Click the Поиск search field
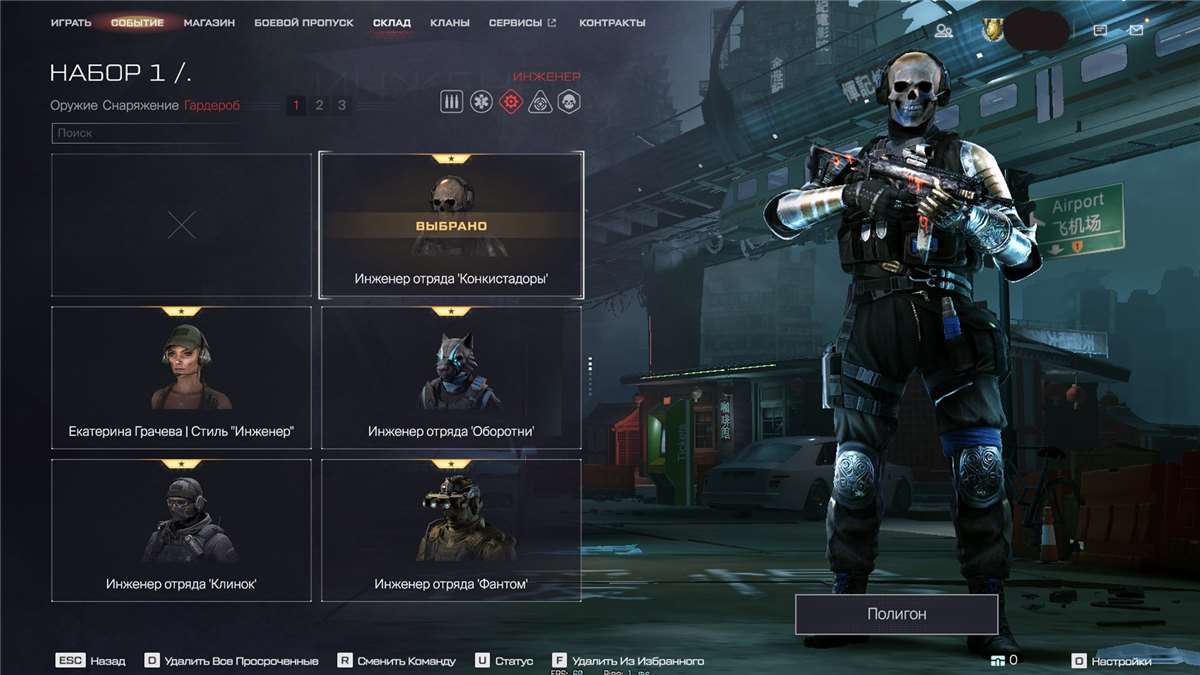Screen dimensions: 1200x675 pyautogui.click(x=180, y=133)
